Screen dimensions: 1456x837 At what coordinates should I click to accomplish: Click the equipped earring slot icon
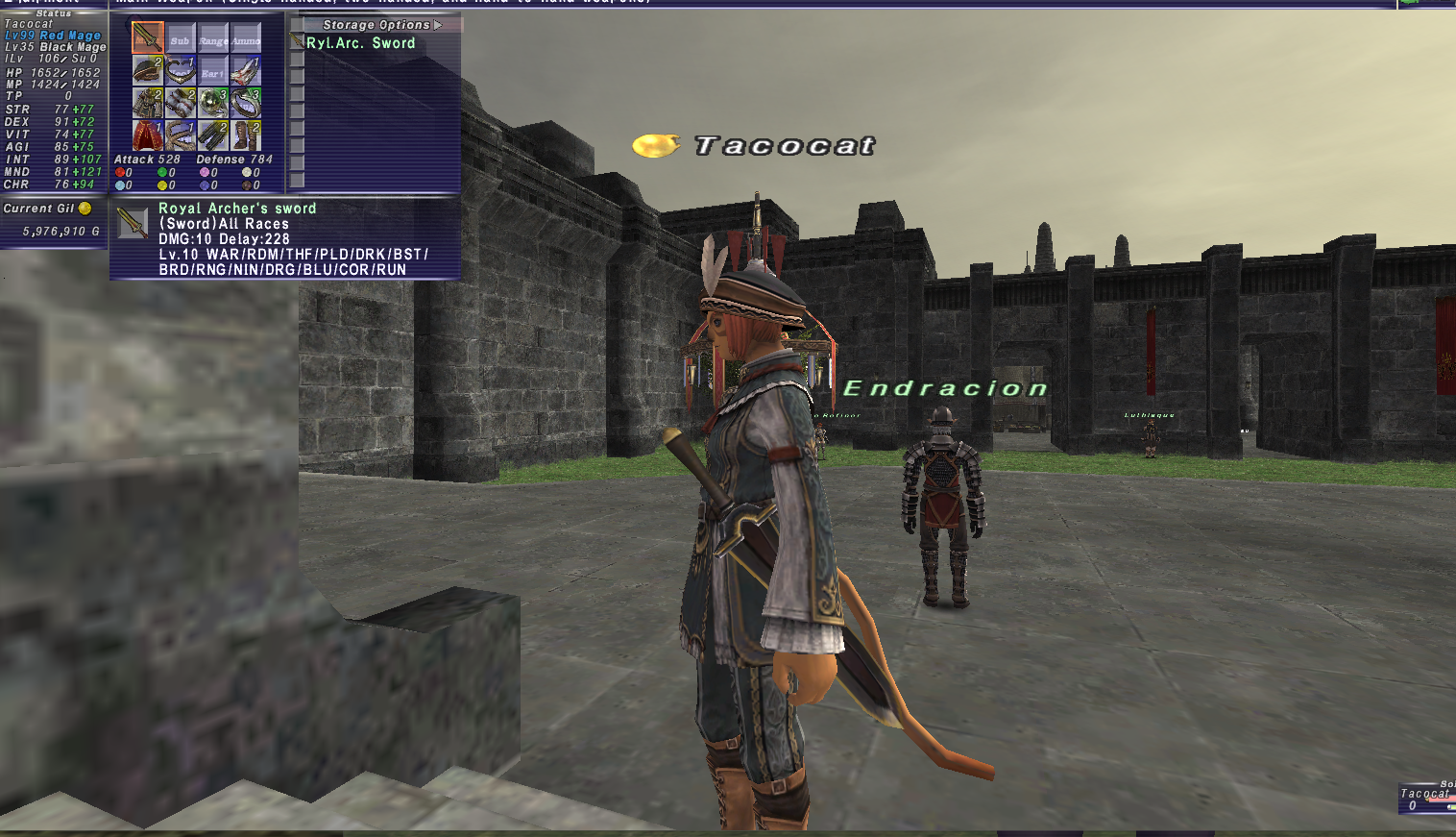(x=244, y=70)
